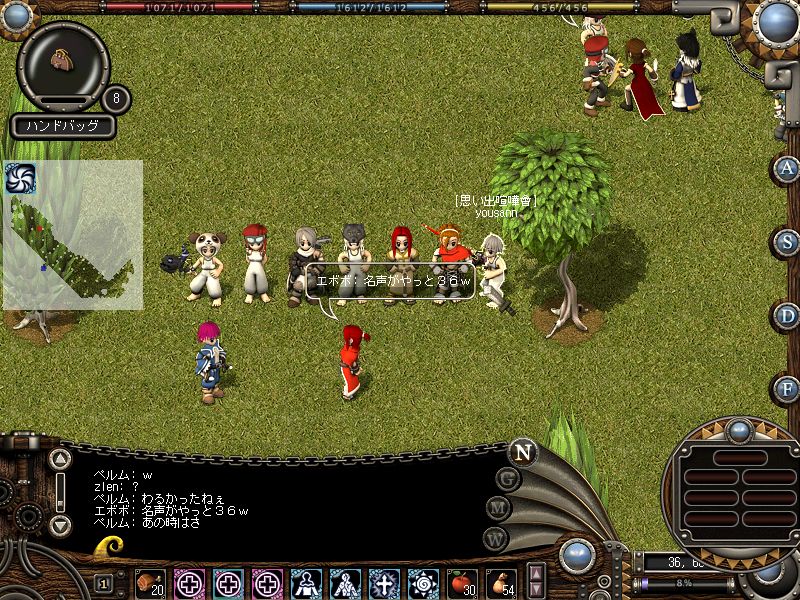
Task: Use the red apple item with count 30
Action: (461, 583)
